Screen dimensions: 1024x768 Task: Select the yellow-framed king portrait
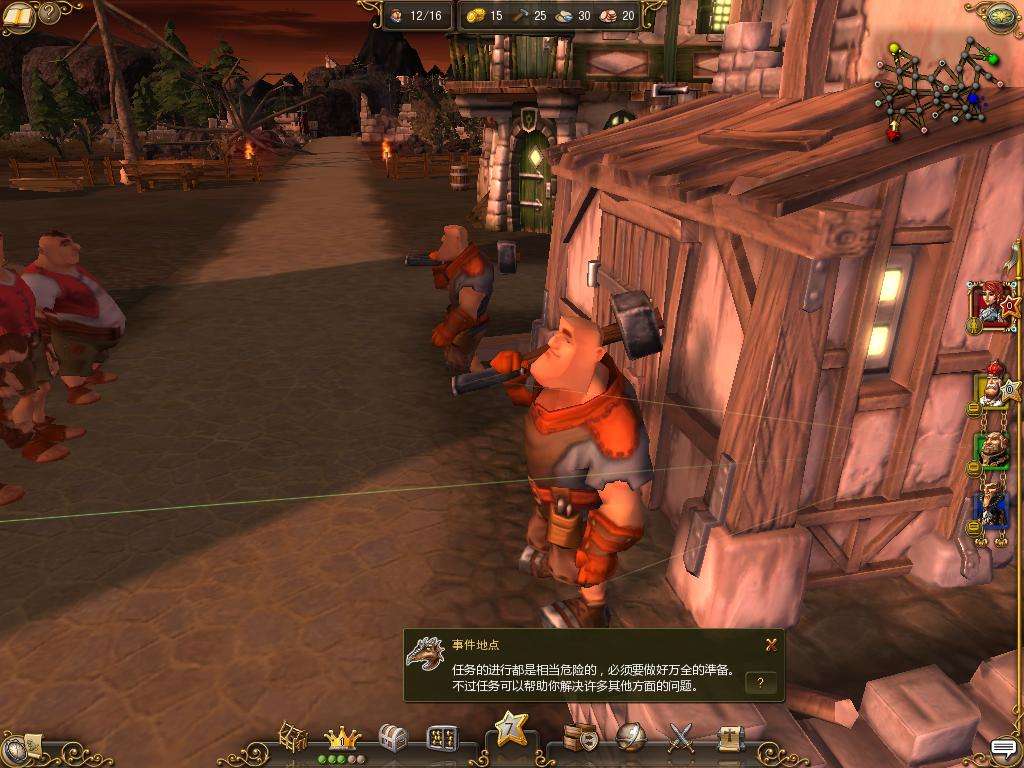[992, 385]
